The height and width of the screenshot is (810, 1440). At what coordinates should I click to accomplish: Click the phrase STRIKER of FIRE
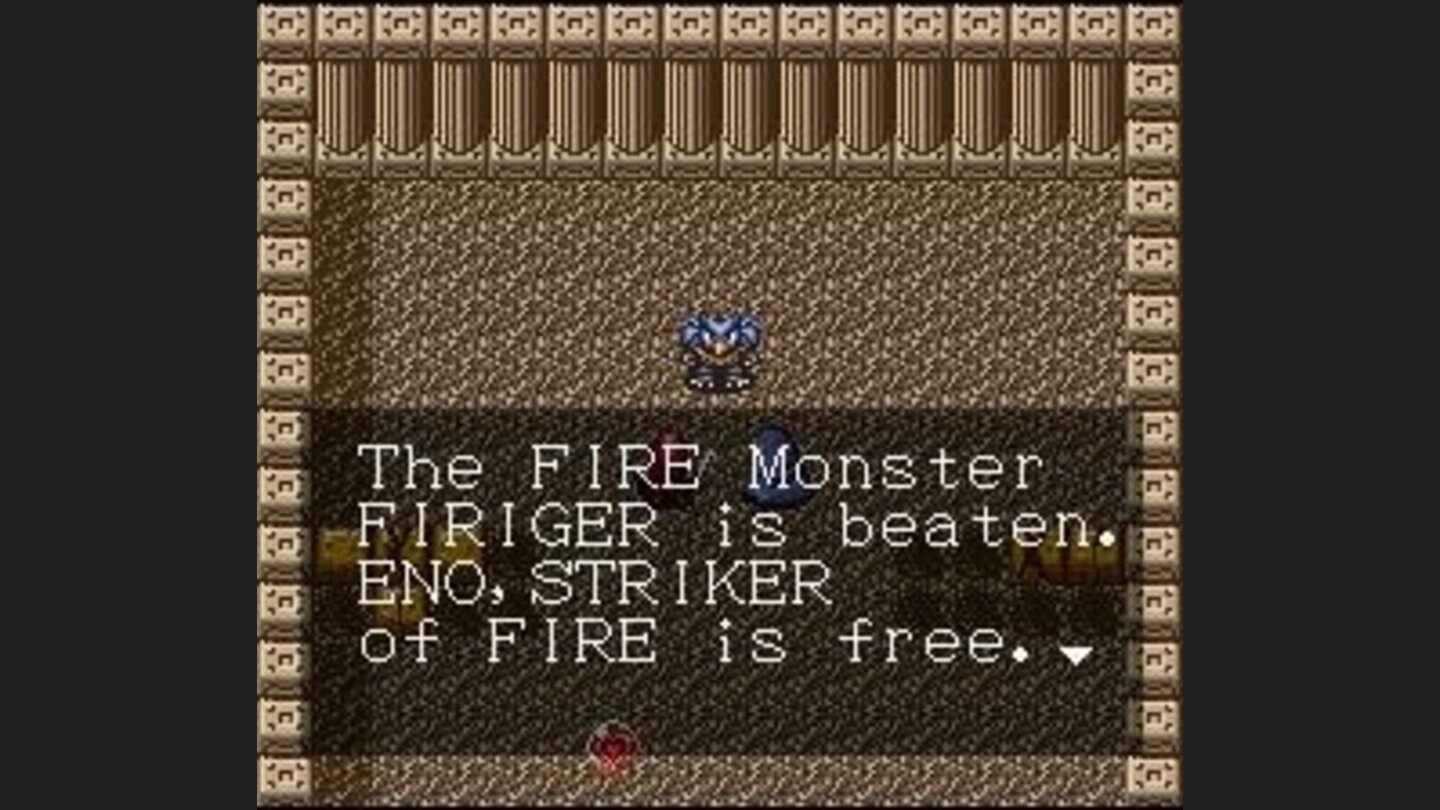pyautogui.click(x=600, y=610)
